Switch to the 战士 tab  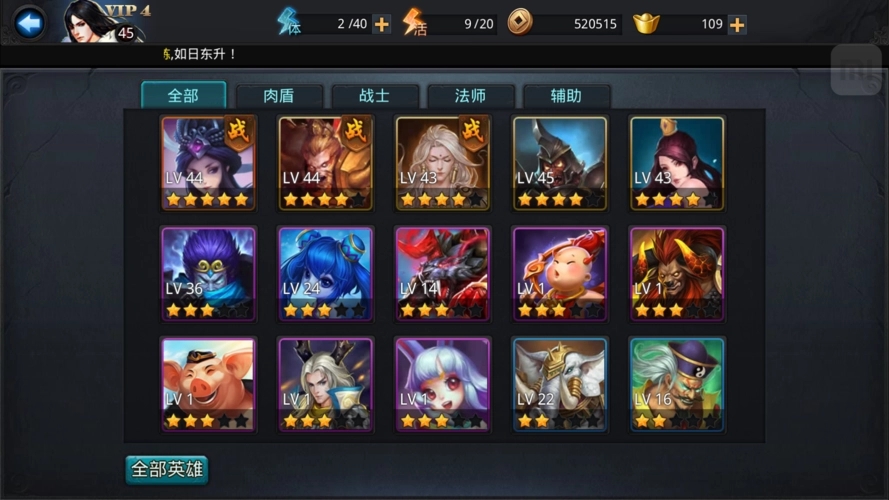(x=374, y=96)
